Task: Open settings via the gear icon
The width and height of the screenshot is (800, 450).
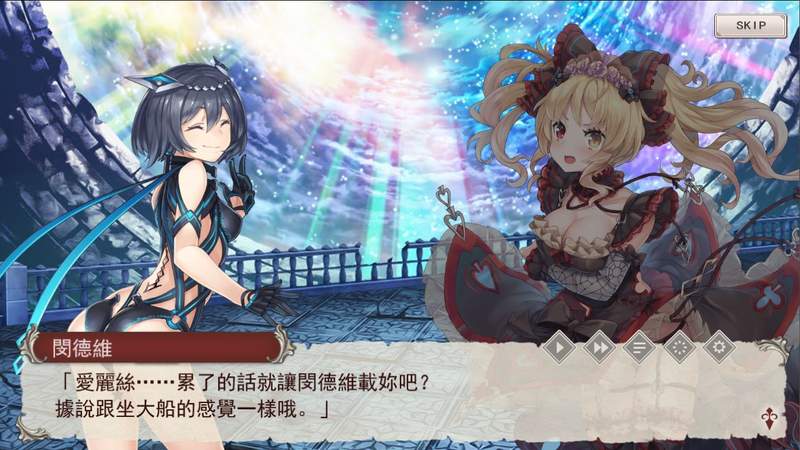Action: pos(715,348)
